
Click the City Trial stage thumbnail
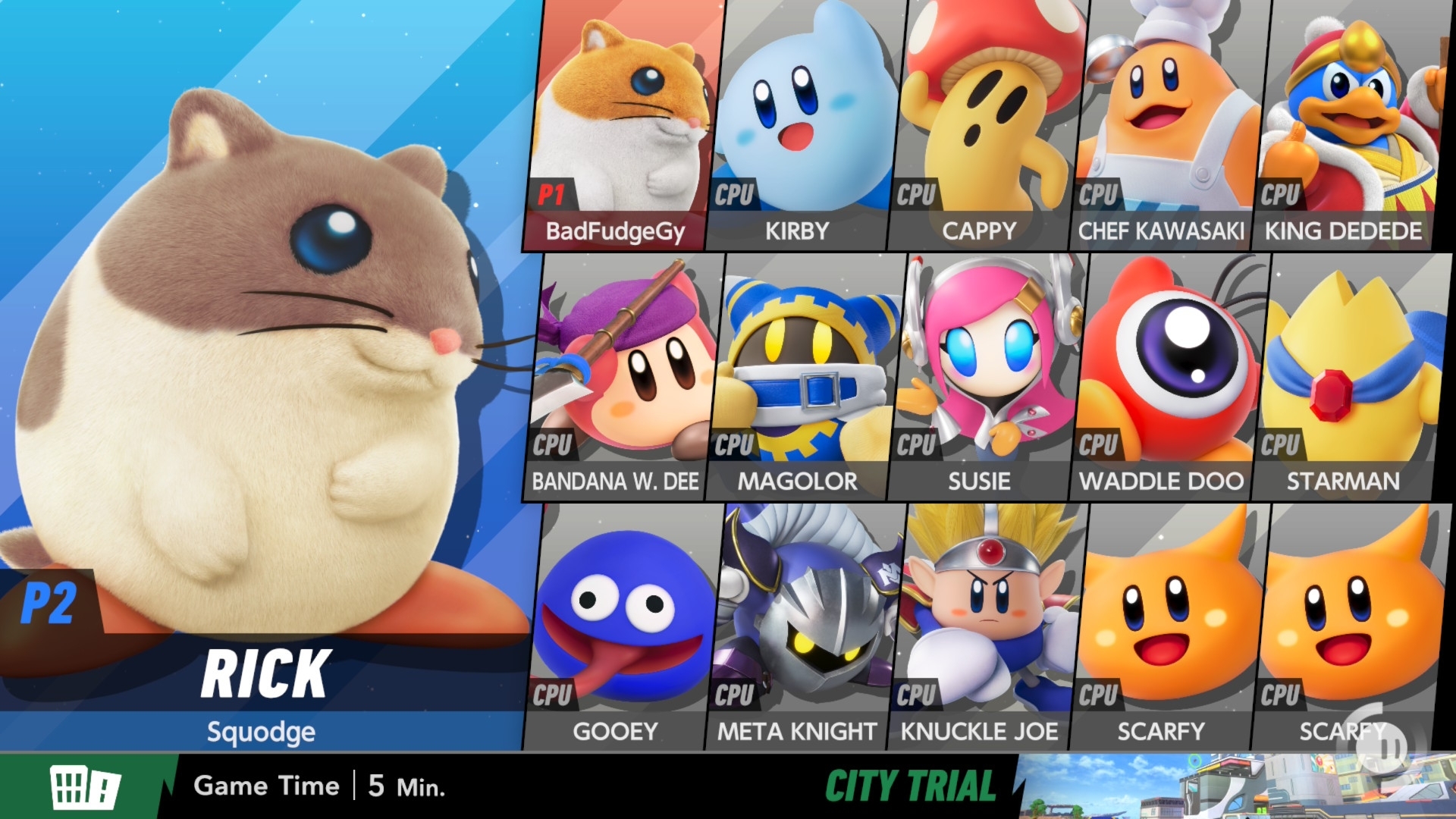point(1236,786)
